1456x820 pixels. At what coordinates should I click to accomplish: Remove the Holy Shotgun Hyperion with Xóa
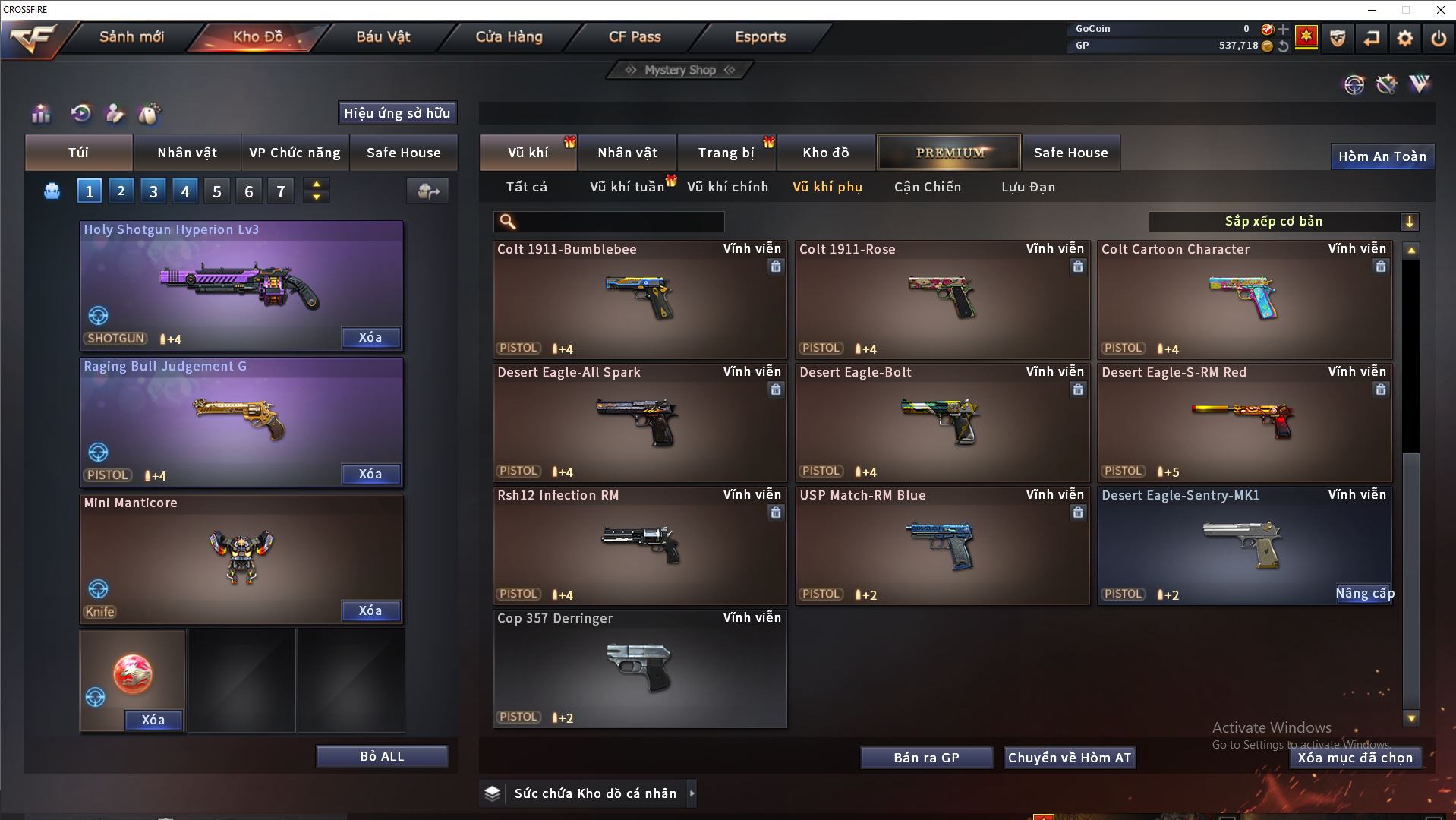pos(370,338)
